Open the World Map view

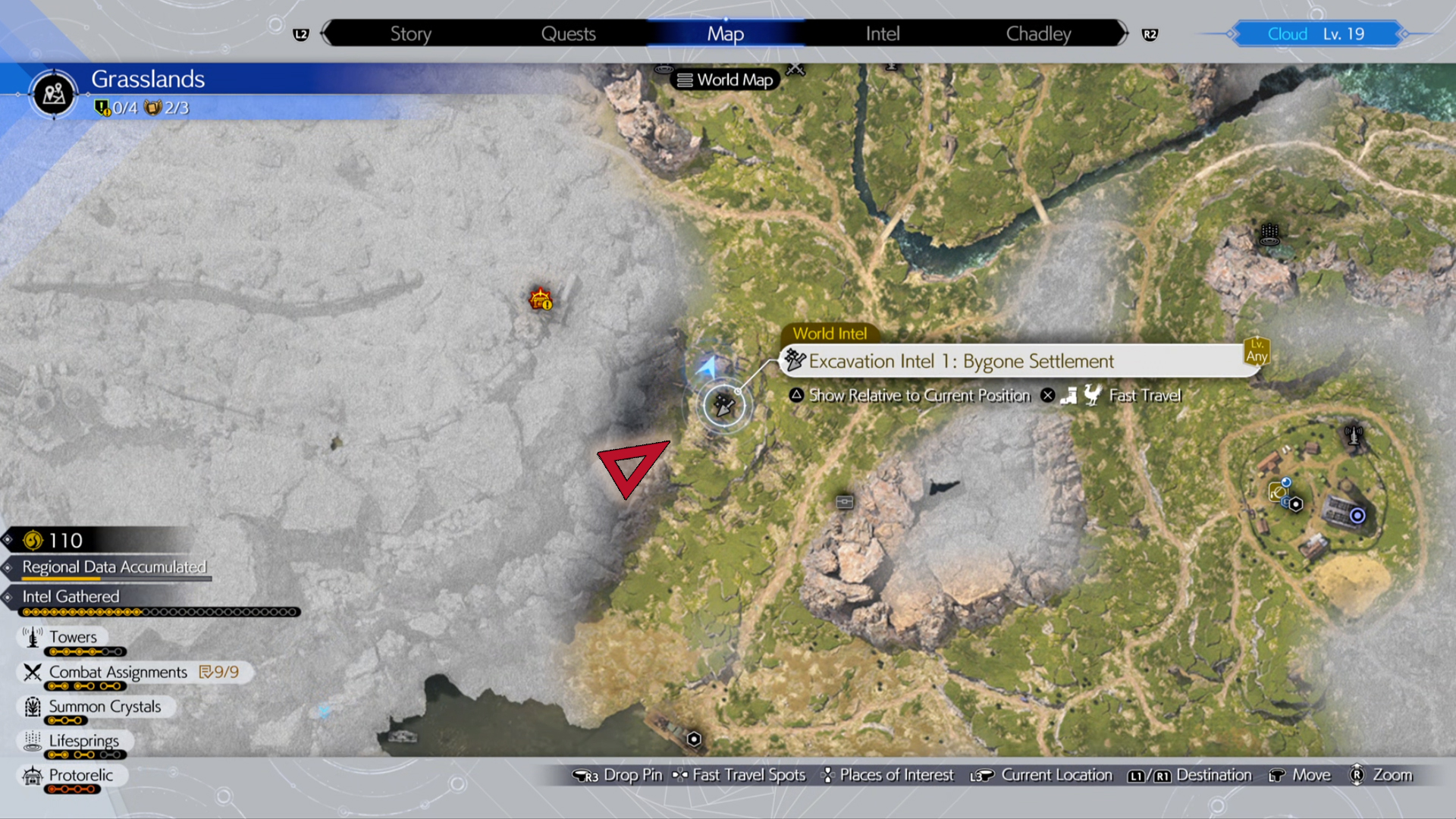(x=725, y=80)
